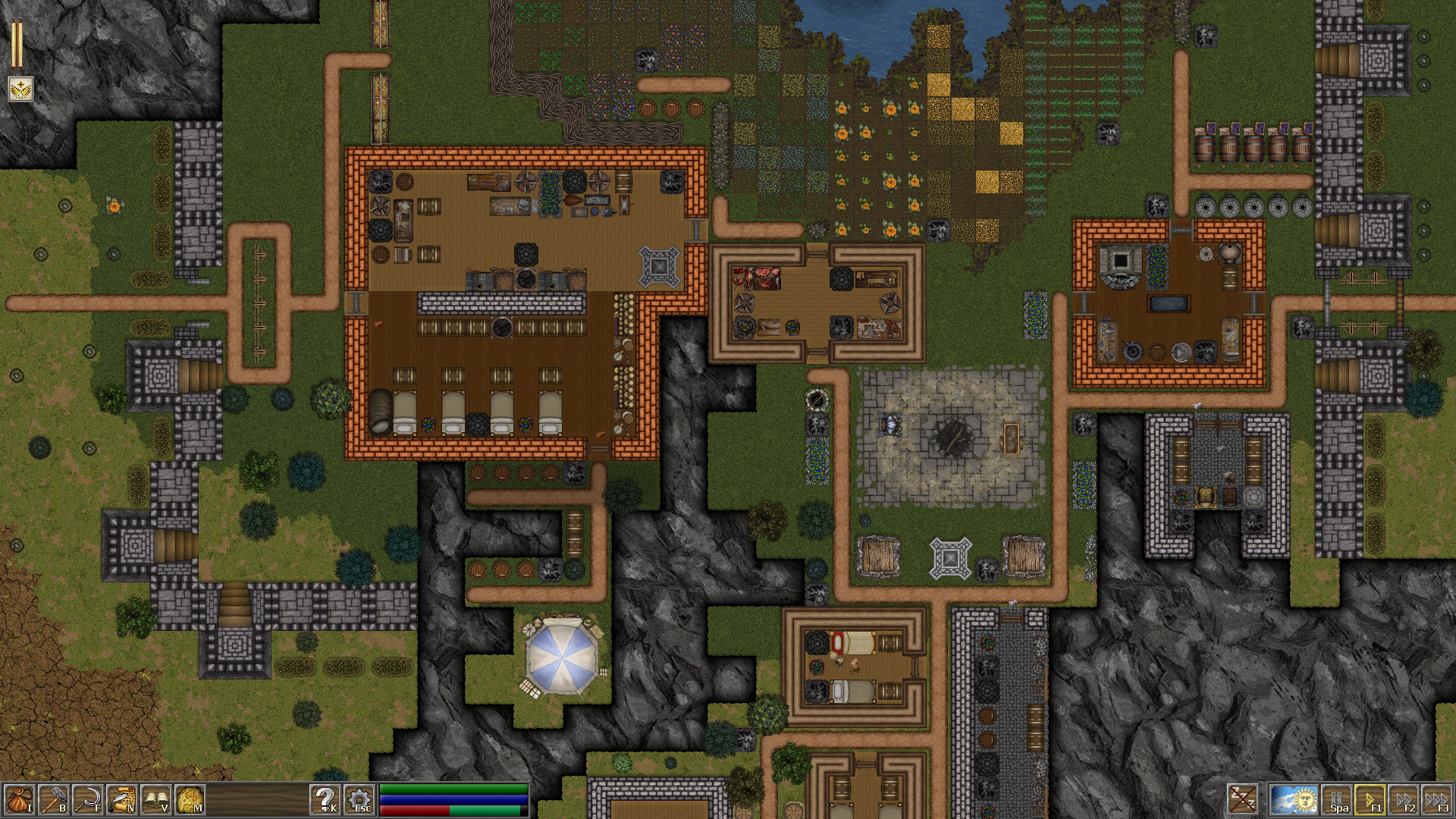Toggle the crossed-out Zzz sleep indicator

pos(1244,799)
